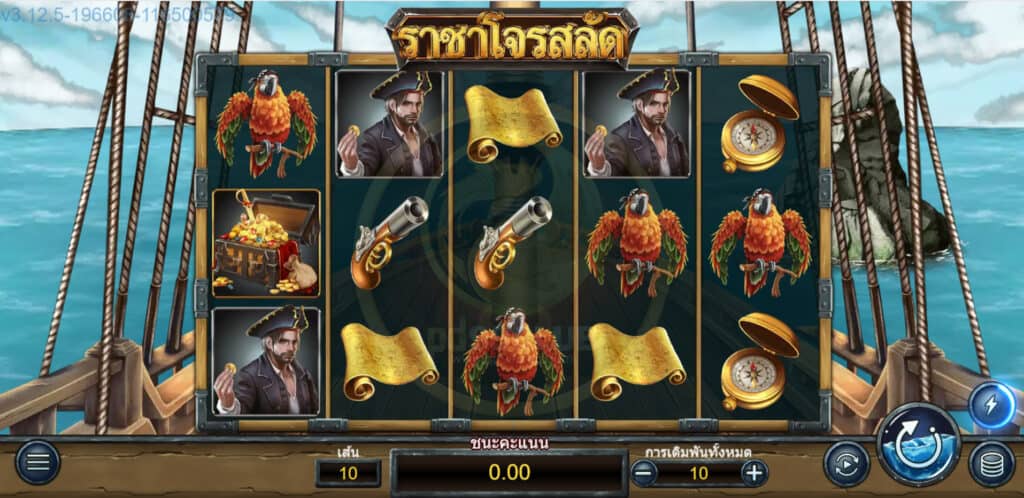
Task: Spin the reels with the wave button
Action: [x=919, y=444]
